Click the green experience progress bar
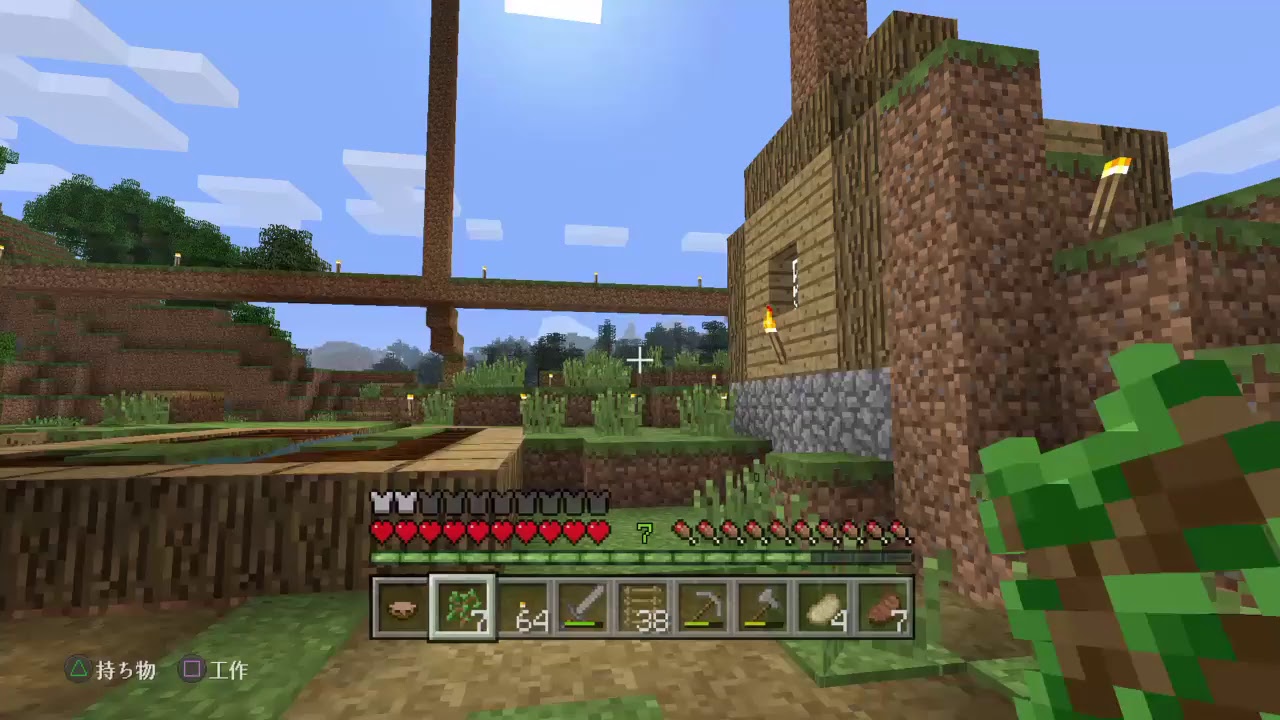 point(640,557)
